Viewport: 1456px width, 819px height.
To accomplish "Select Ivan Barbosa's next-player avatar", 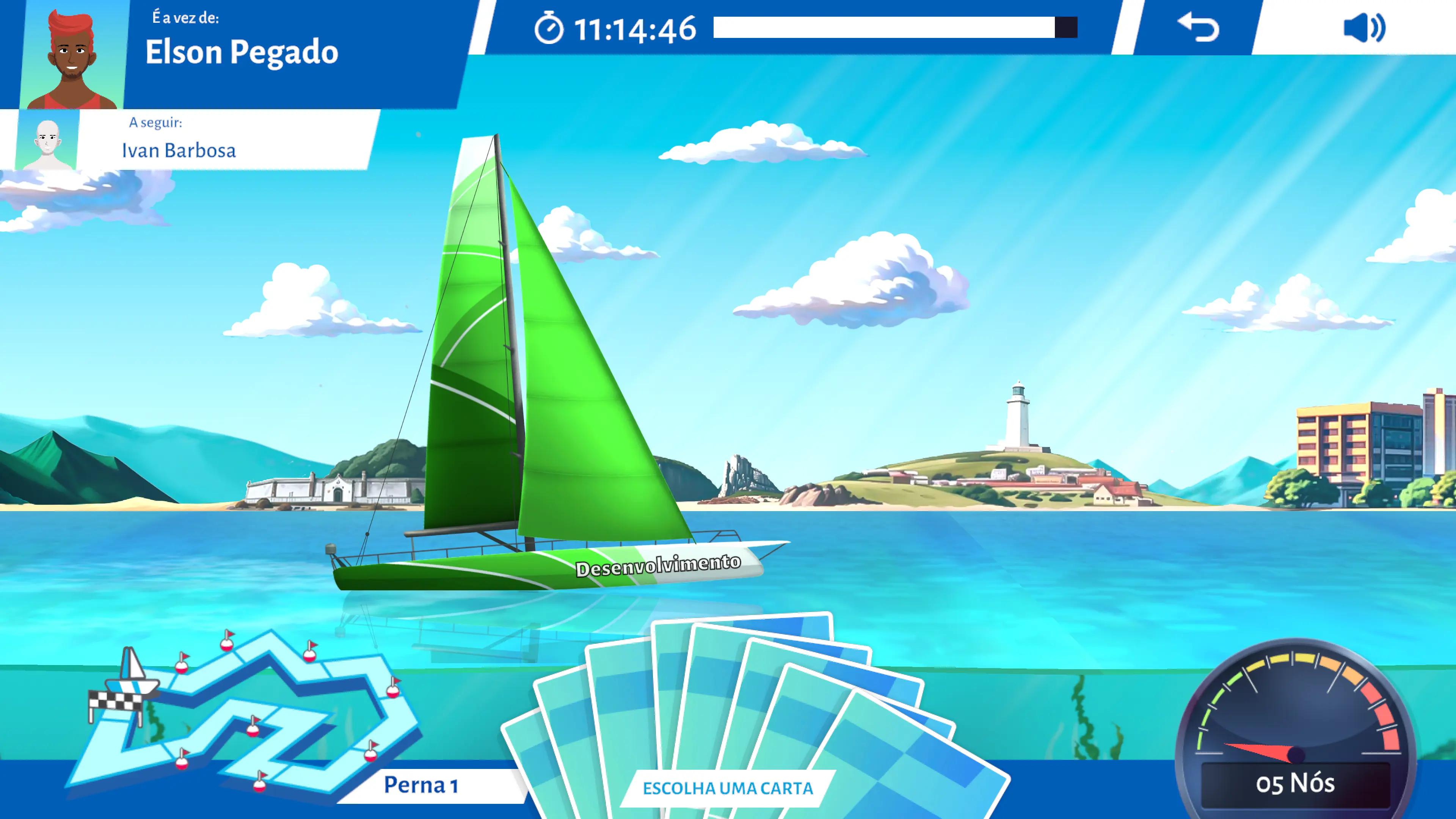I will point(47,141).
